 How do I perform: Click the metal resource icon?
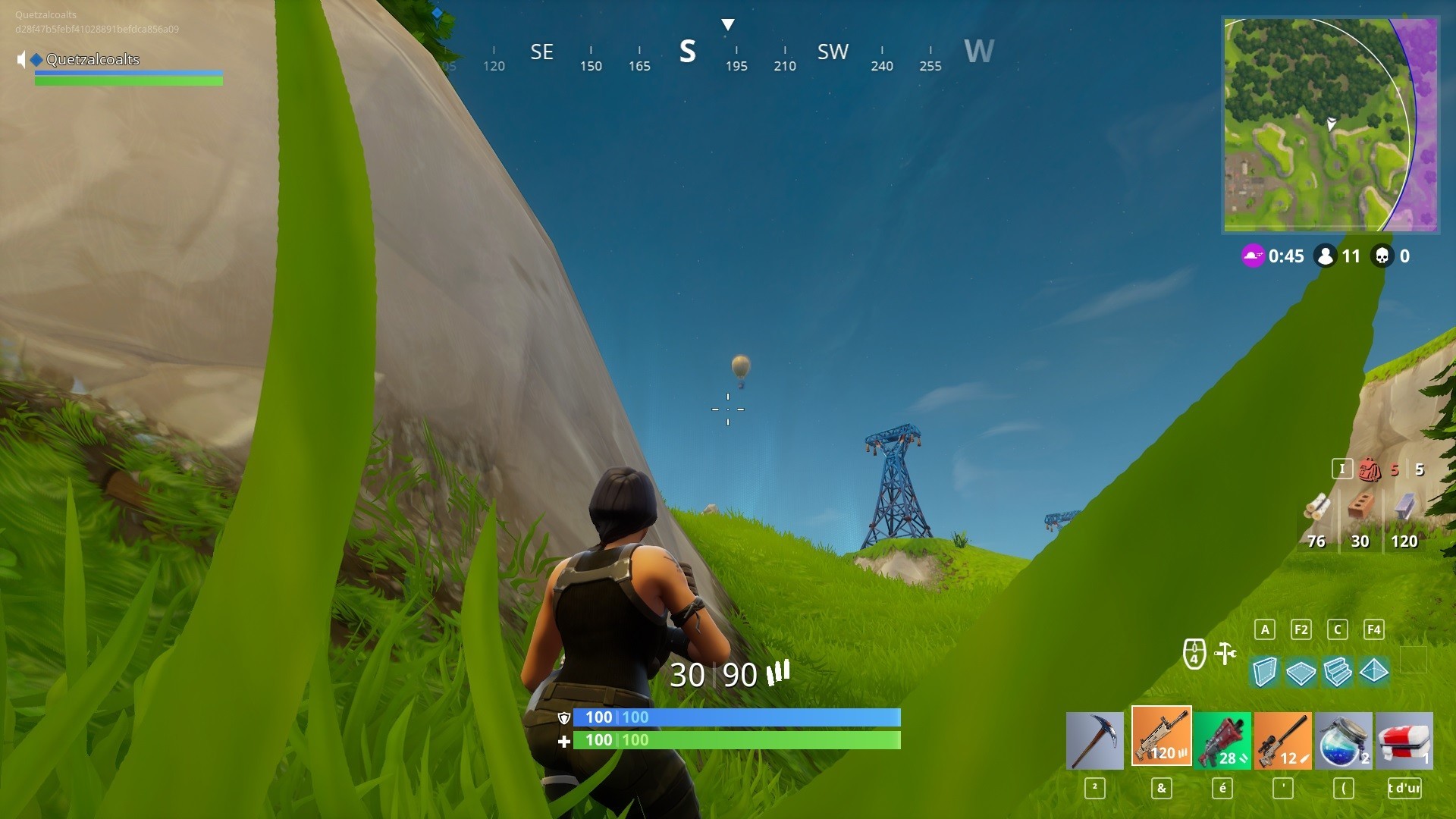(x=1404, y=507)
